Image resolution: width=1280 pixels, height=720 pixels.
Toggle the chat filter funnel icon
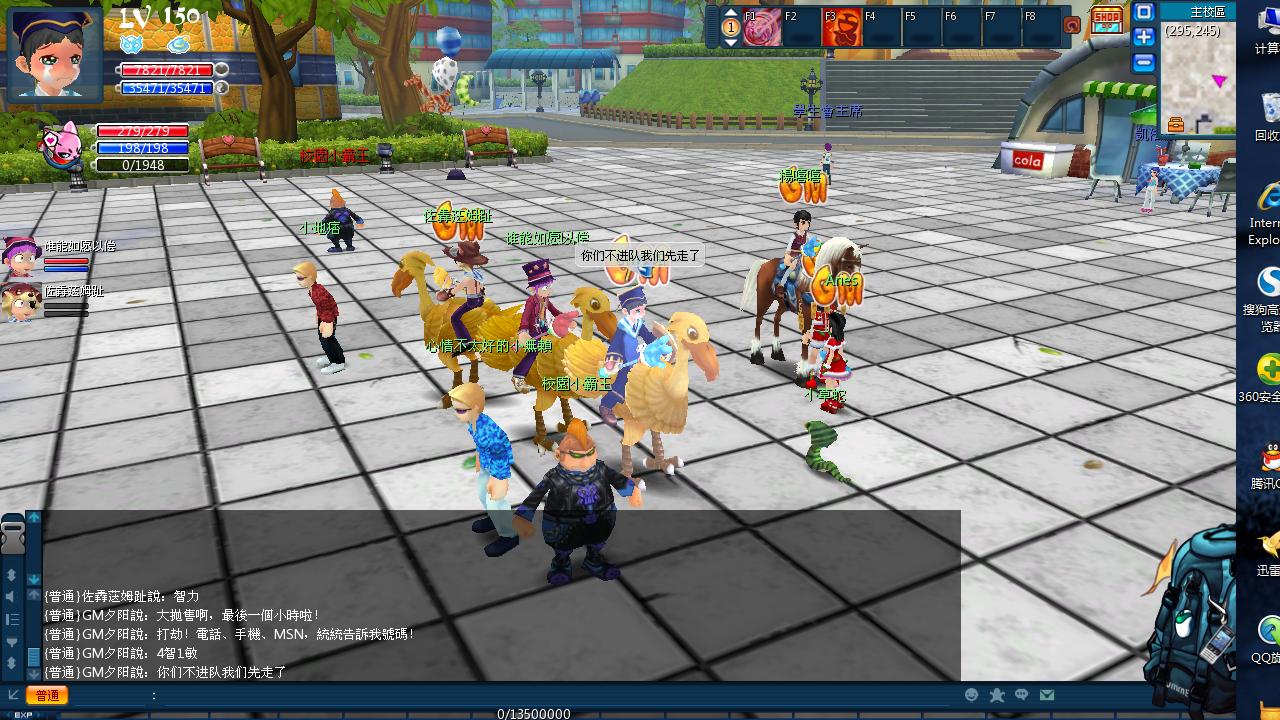[12, 642]
